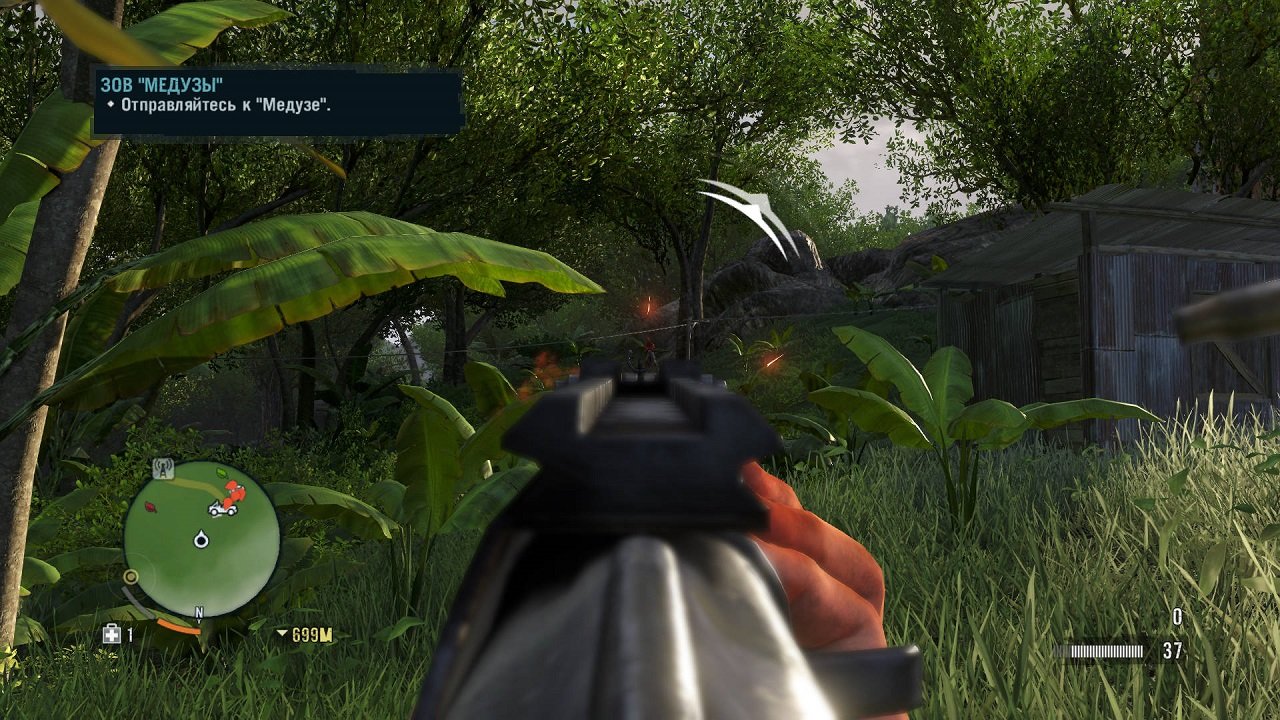Select the player position marker on minimap
The width and height of the screenshot is (1280, 720).
(200, 538)
